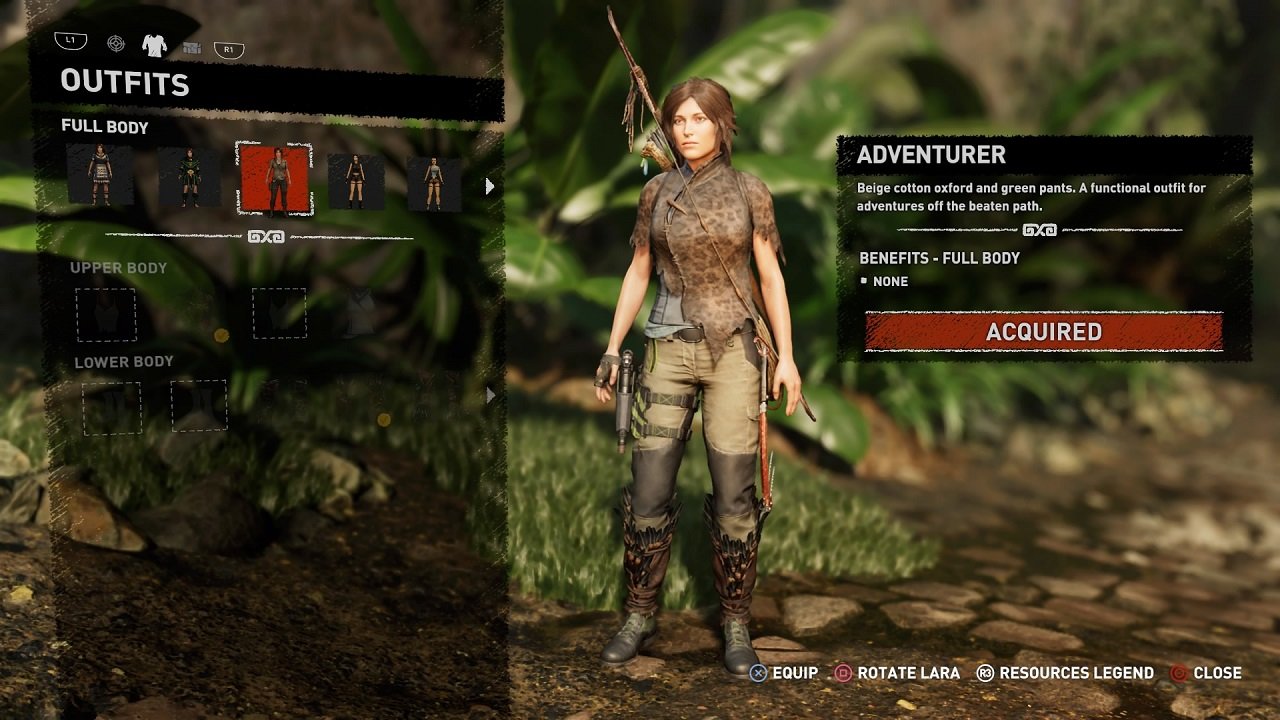Choose the classic light-blue top outfit
This screenshot has height=720, width=1280.
(434, 183)
